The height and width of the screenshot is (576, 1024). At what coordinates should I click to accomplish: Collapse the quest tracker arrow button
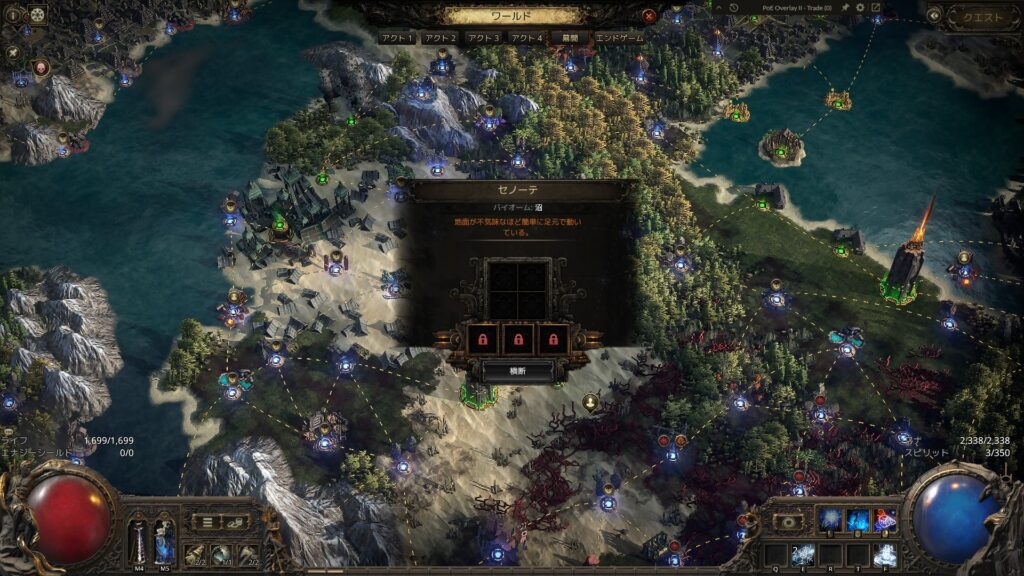point(934,16)
